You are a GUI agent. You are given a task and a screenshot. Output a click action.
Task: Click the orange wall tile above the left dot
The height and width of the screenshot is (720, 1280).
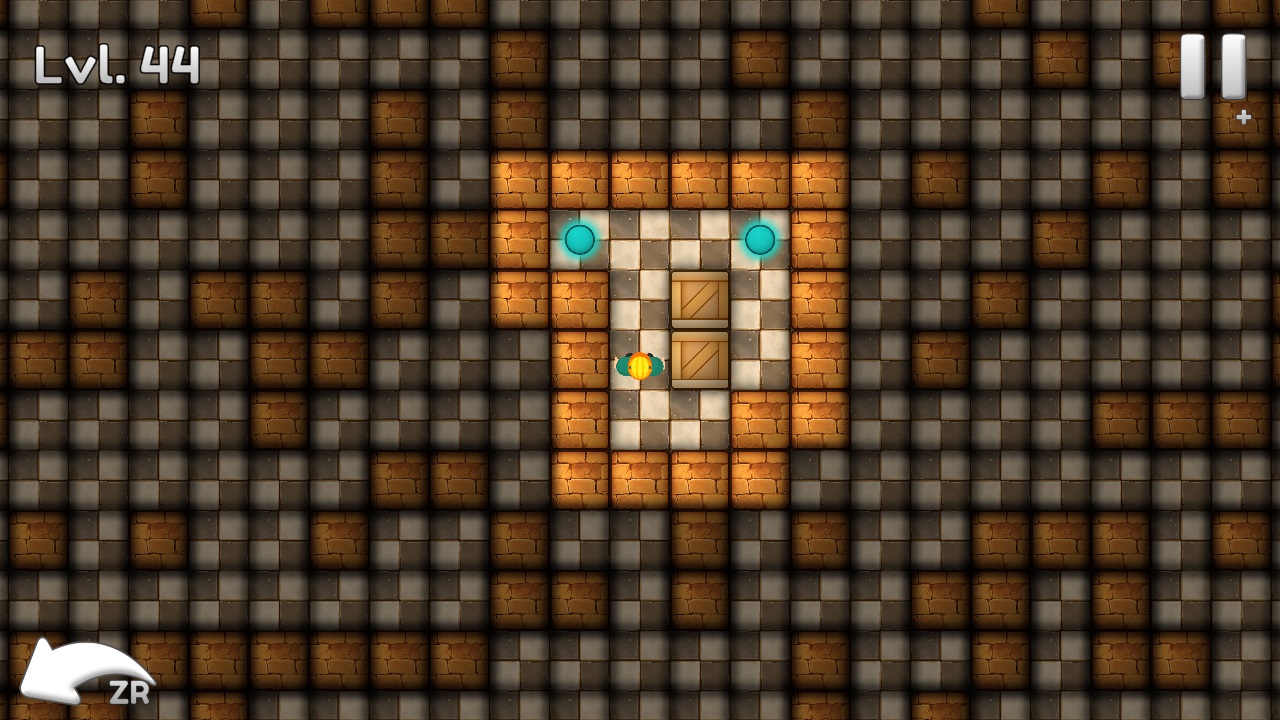[x=580, y=178]
